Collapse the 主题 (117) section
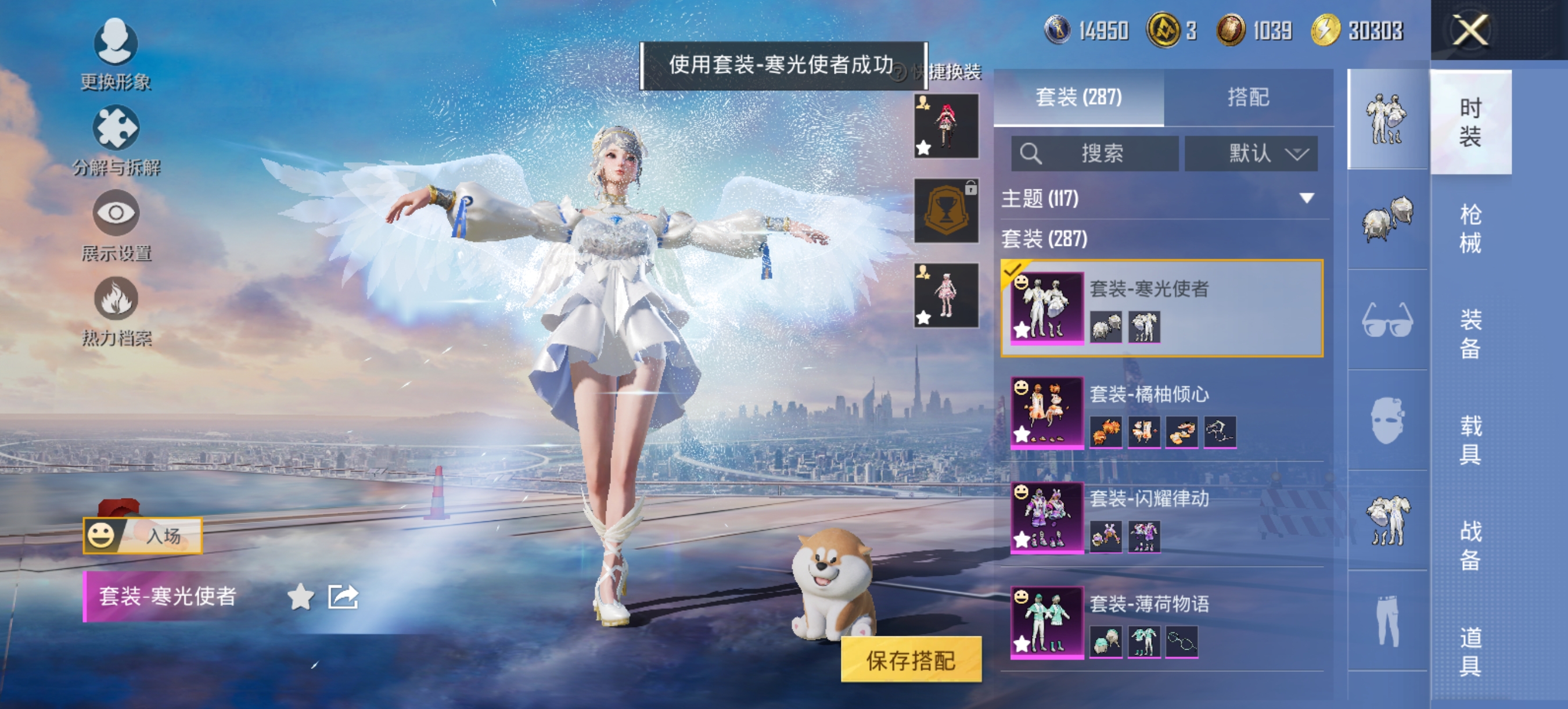Viewport: 1568px width, 709px height. tap(1306, 199)
